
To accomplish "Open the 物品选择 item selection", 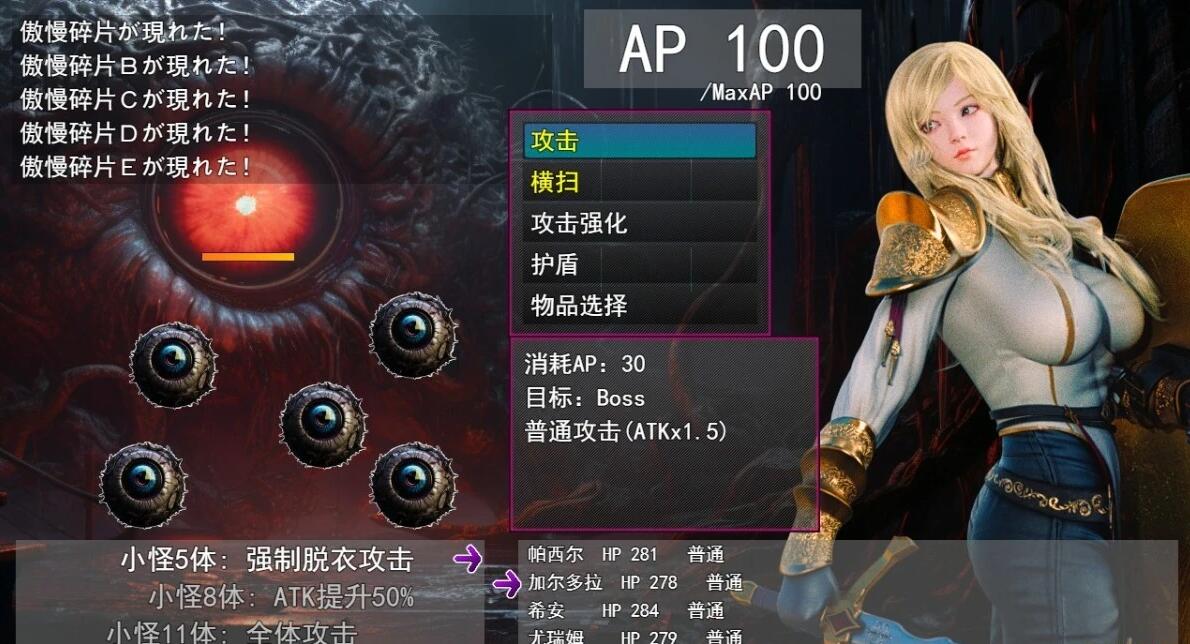I will click(639, 305).
